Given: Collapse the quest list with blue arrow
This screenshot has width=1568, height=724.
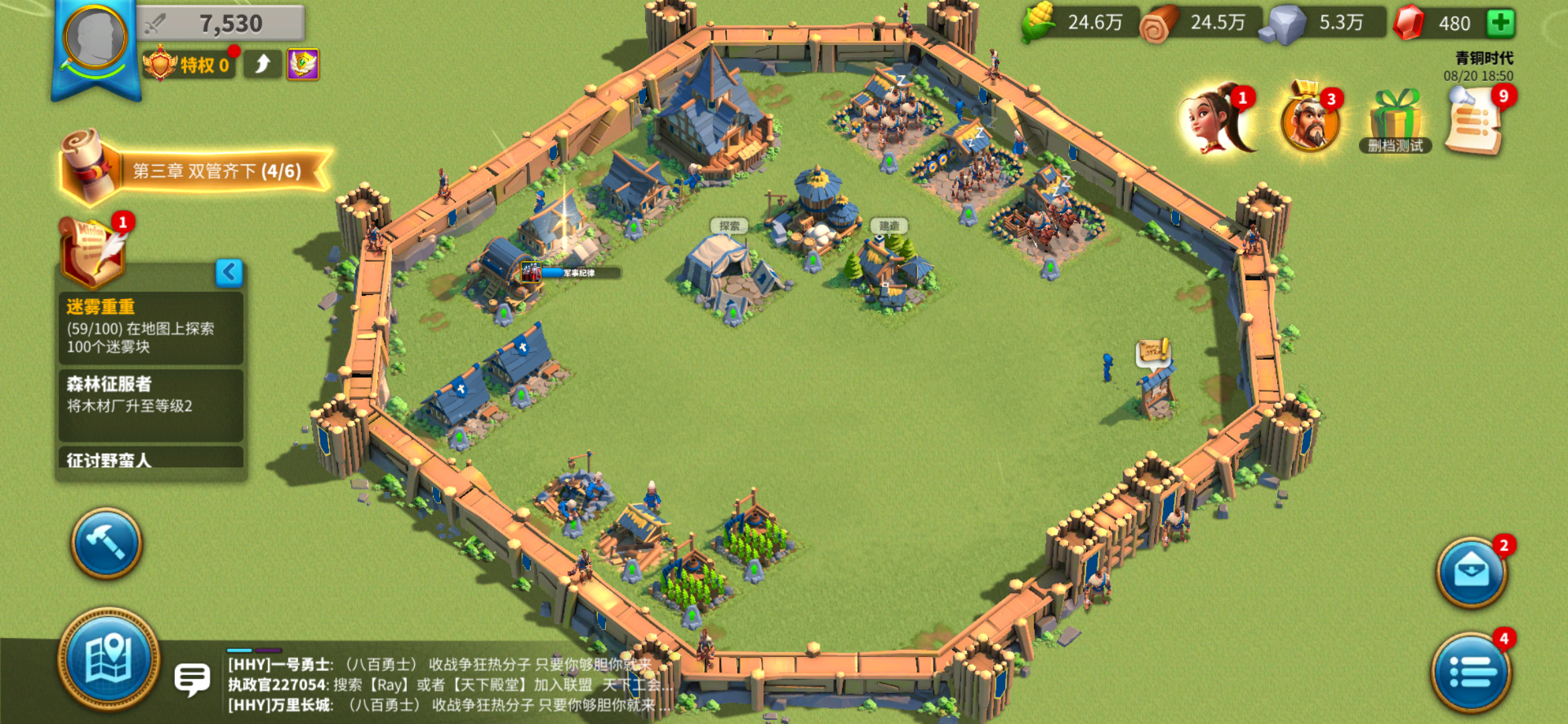Looking at the screenshot, I should 229,272.
